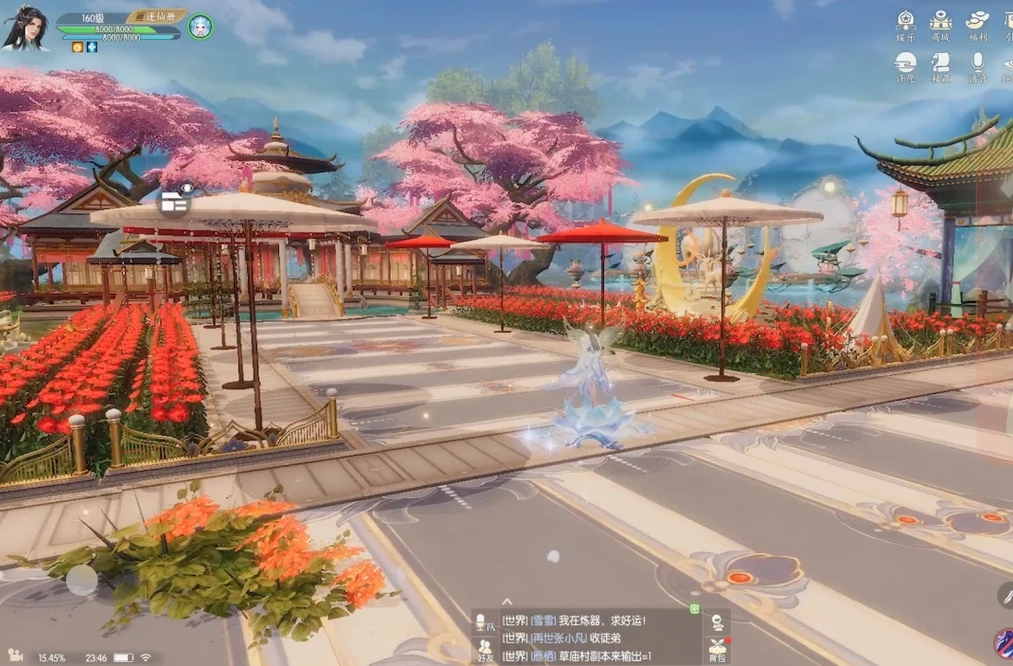This screenshot has width=1013, height=666.
Task: Click the character icon above the bag
Action: pyautogui.click(x=717, y=622)
